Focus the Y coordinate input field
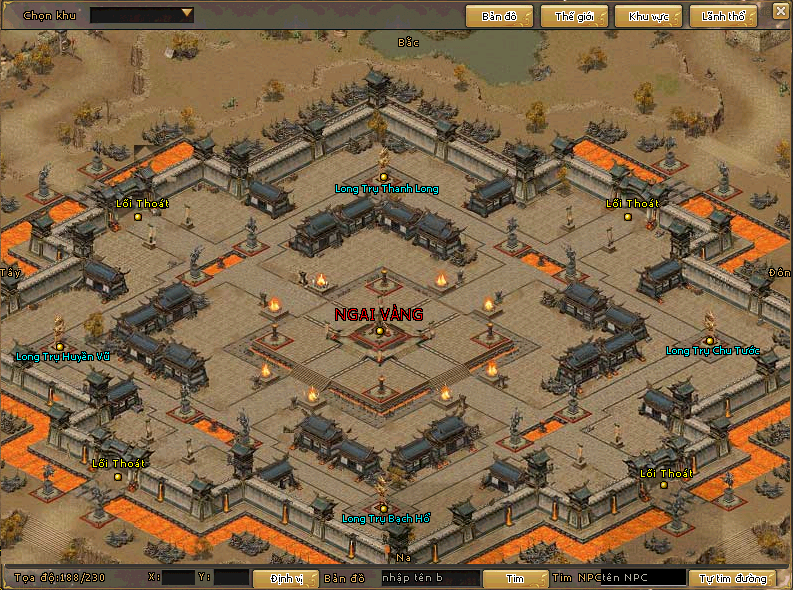 click(231, 577)
